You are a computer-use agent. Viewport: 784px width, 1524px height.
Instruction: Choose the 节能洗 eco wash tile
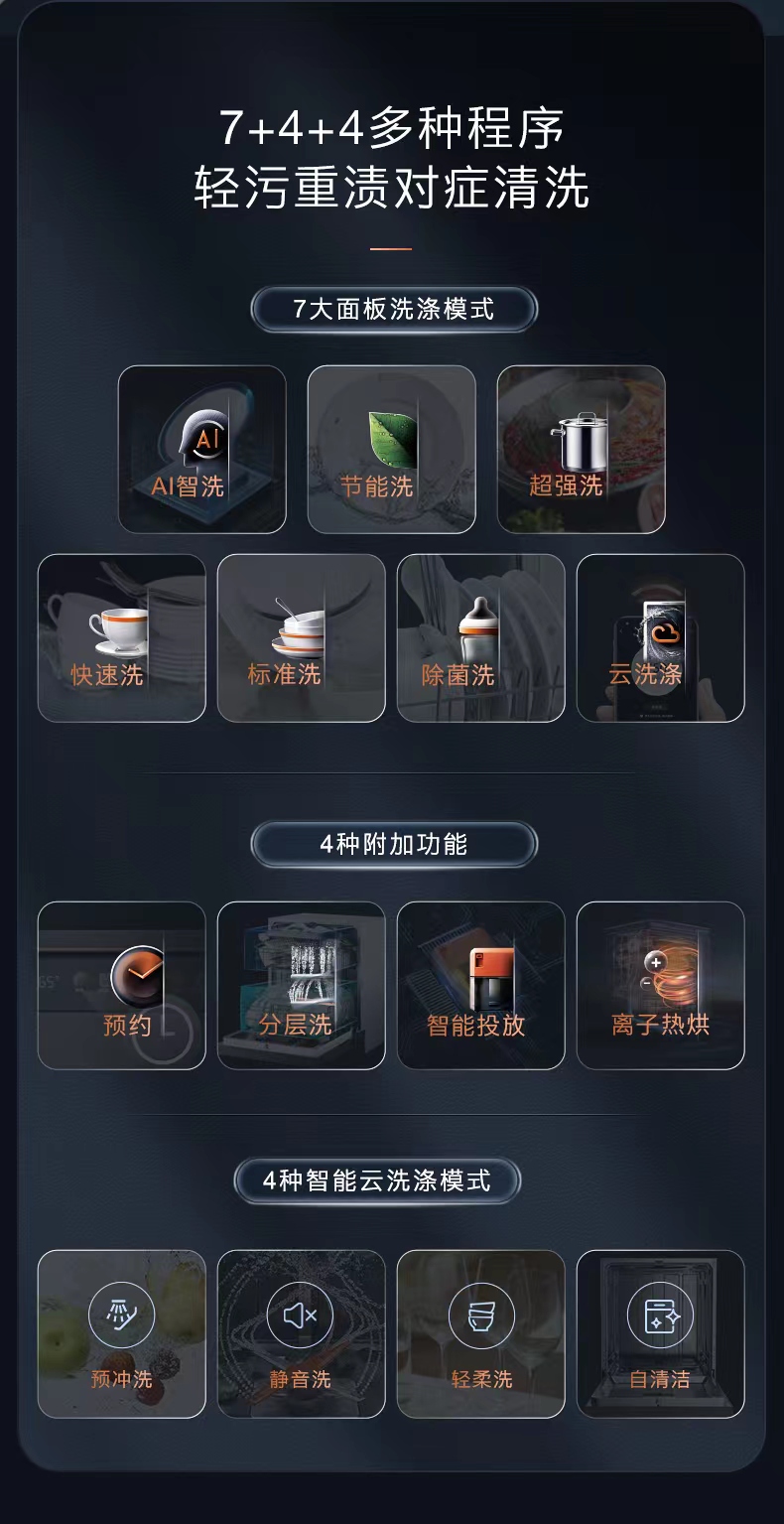391,450
